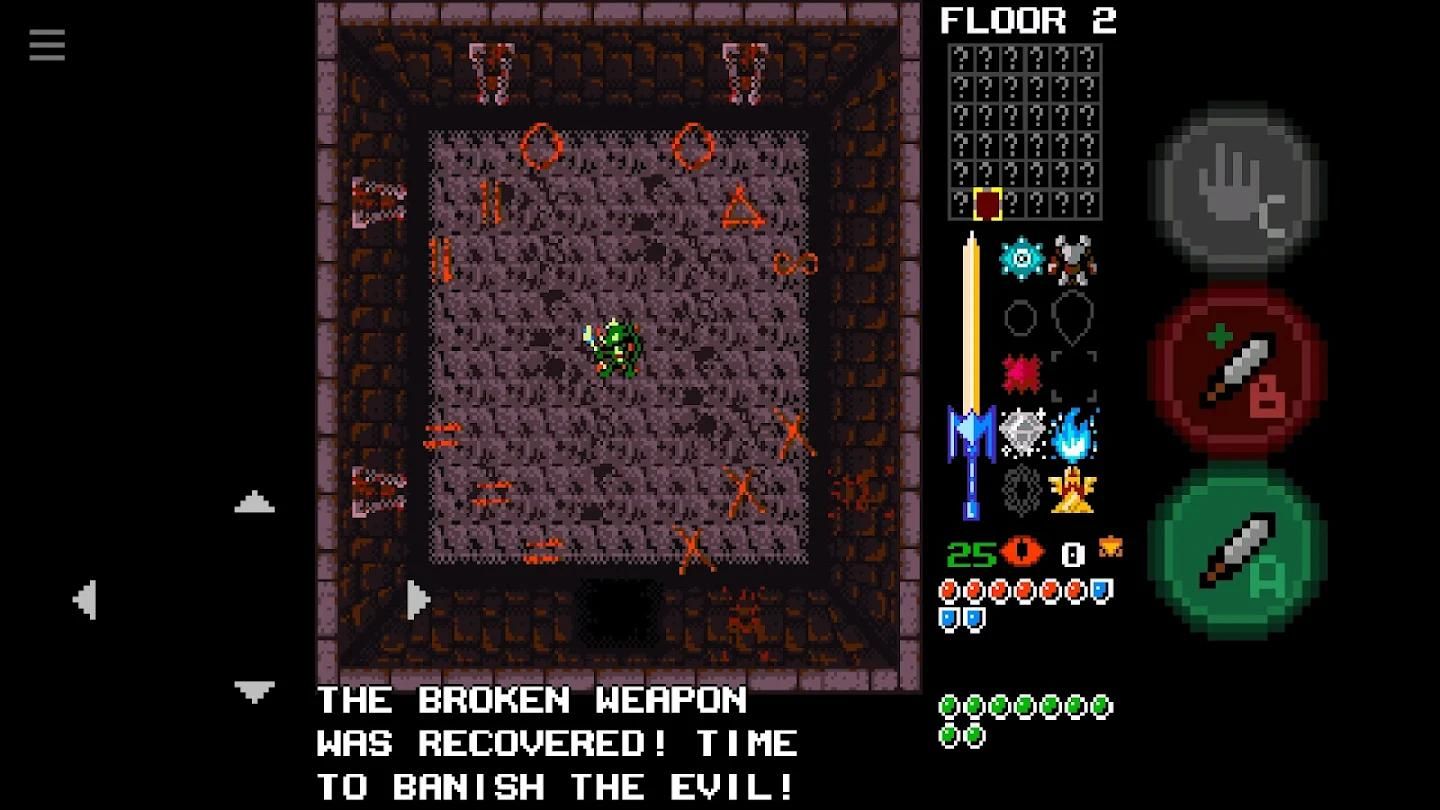Tap the green A sword attack button
1440x810 pixels.
[1239, 551]
